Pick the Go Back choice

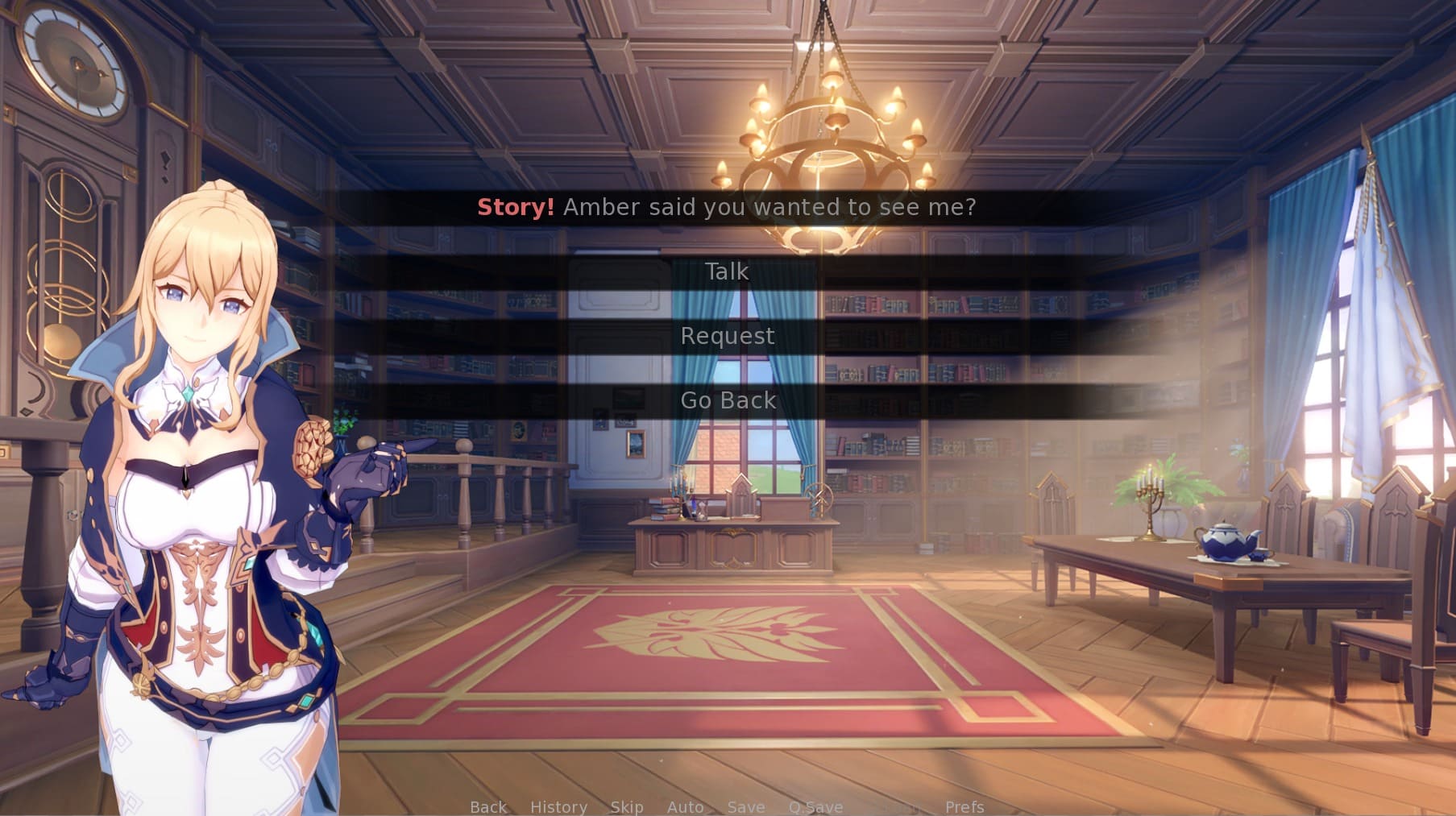pos(728,400)
